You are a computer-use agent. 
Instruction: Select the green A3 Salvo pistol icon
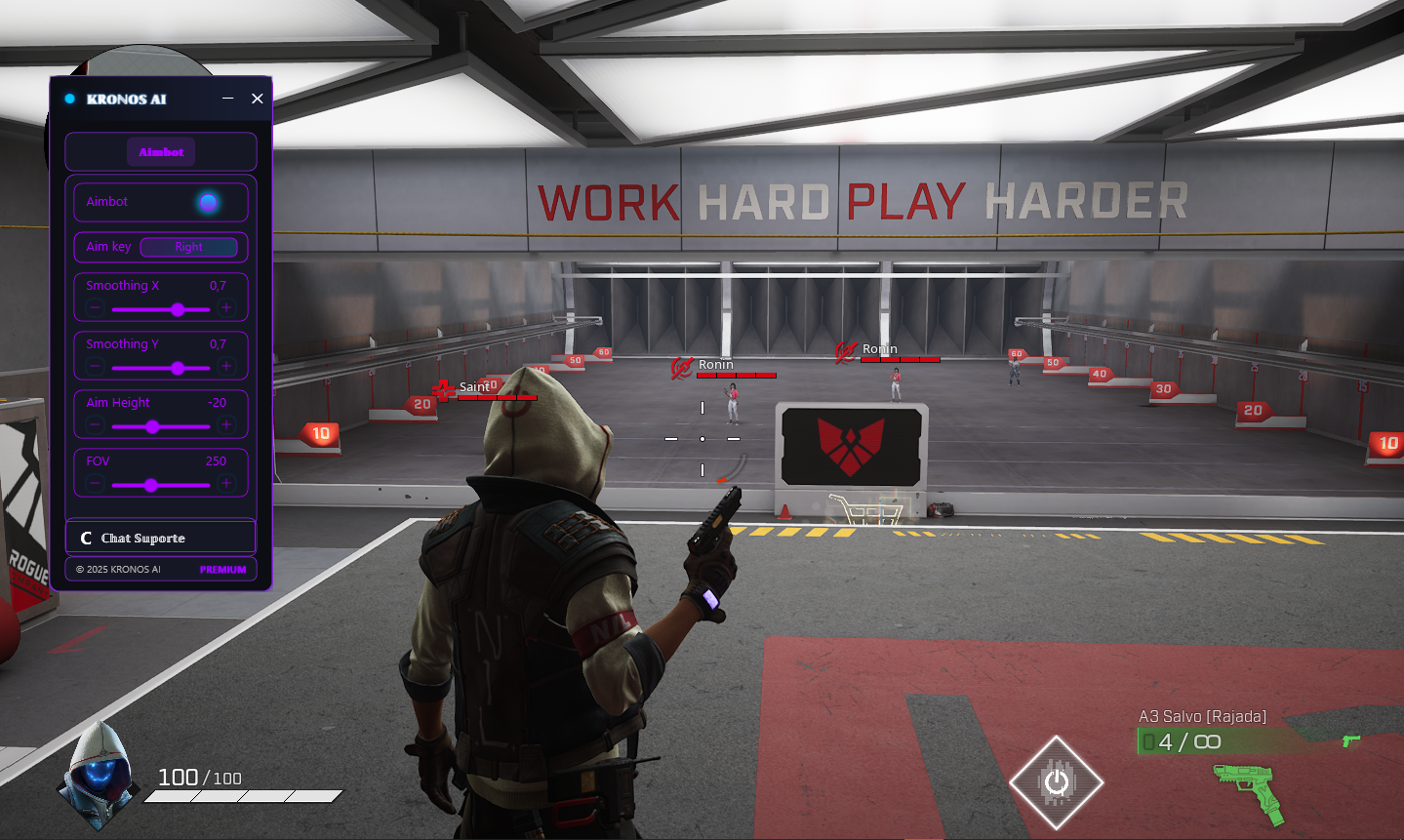pos(1248,790)
